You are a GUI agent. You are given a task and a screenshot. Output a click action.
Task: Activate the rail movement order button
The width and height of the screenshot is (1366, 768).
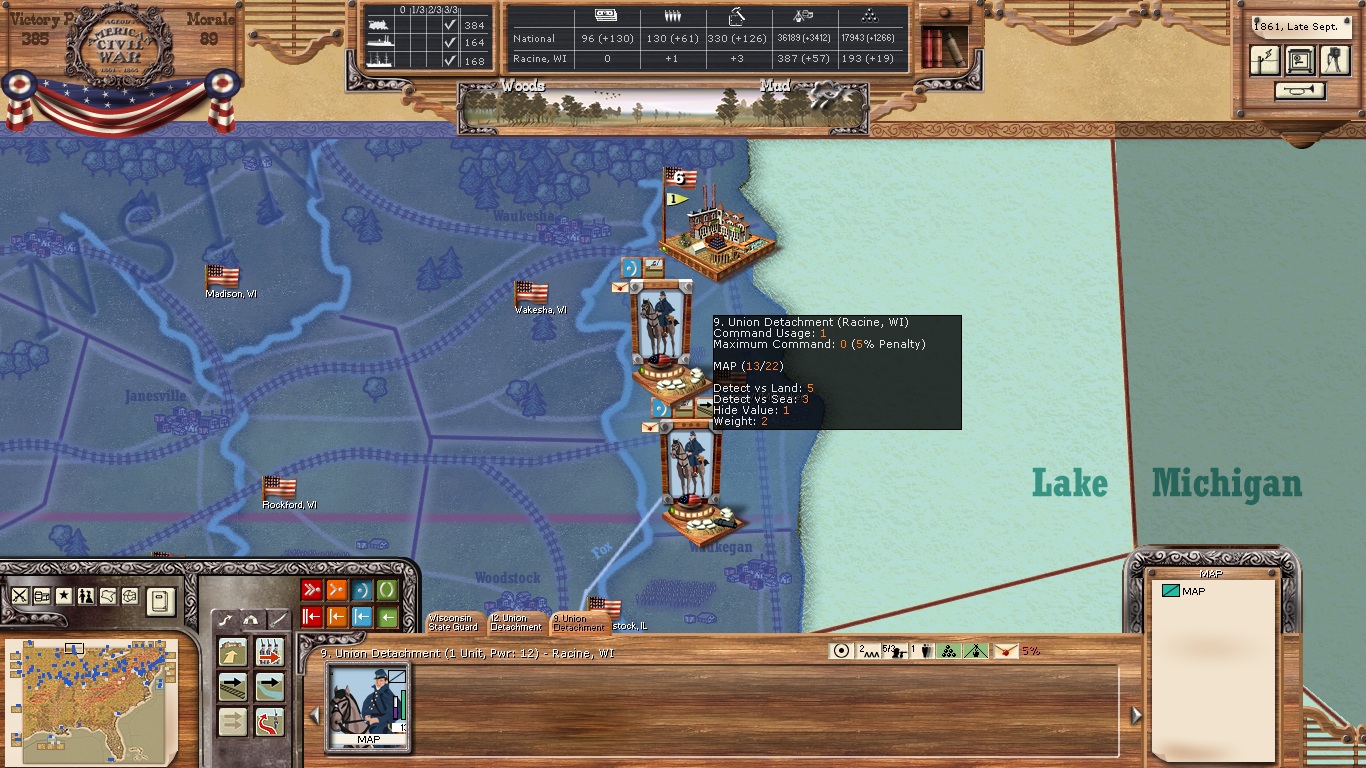coord(233,687)
